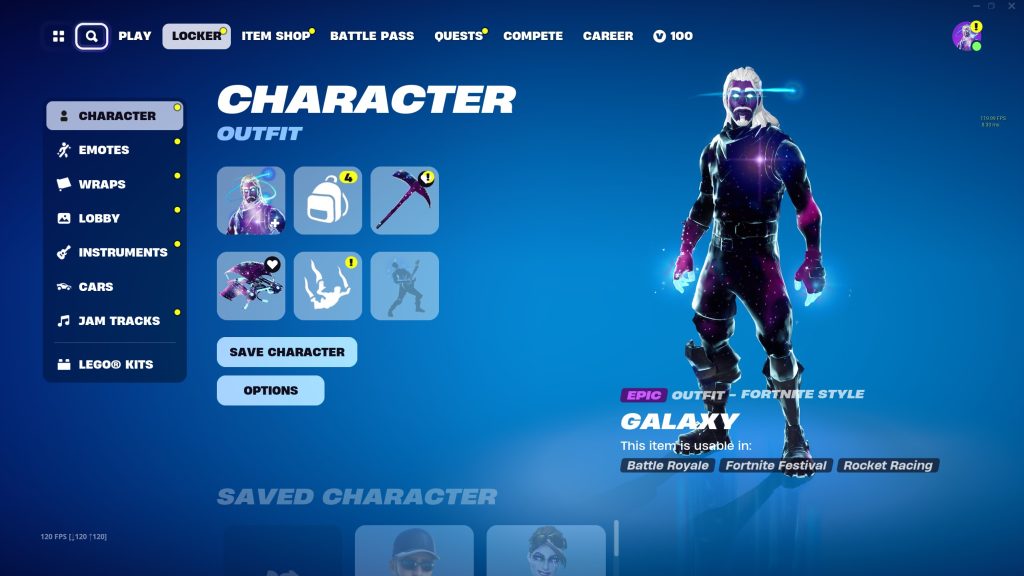Select the Compete tab
Screen dimensions: 1024x576
(x=533, y=36)
